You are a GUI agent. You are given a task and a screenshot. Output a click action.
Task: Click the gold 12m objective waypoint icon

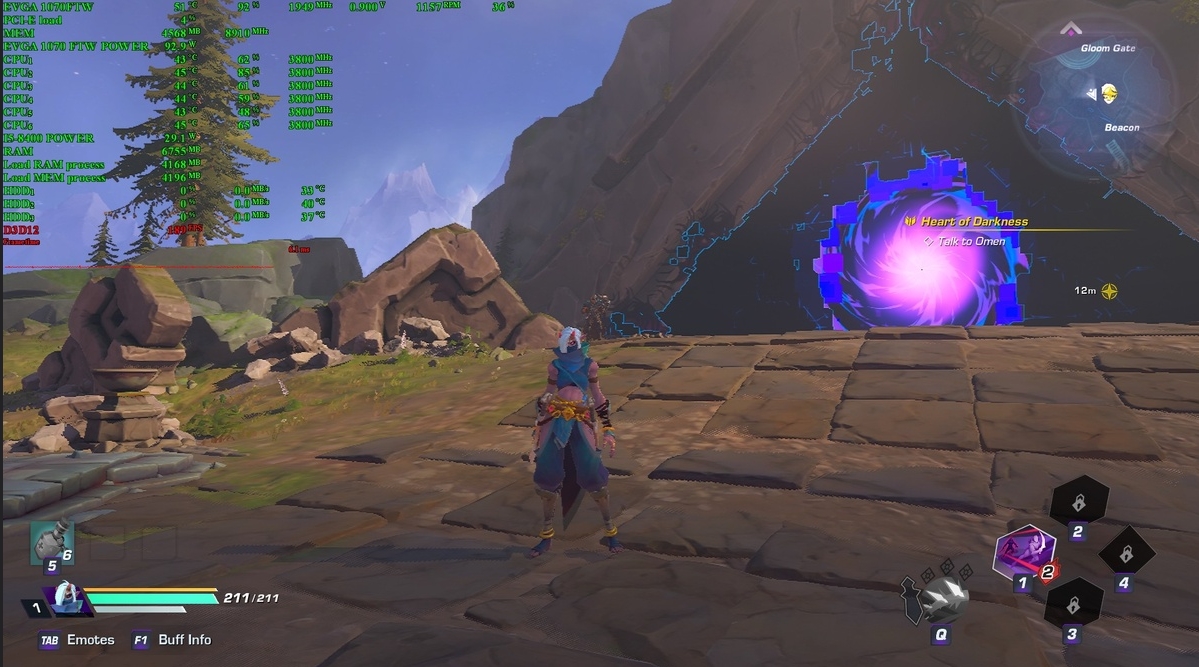[x=1109, y=291]
